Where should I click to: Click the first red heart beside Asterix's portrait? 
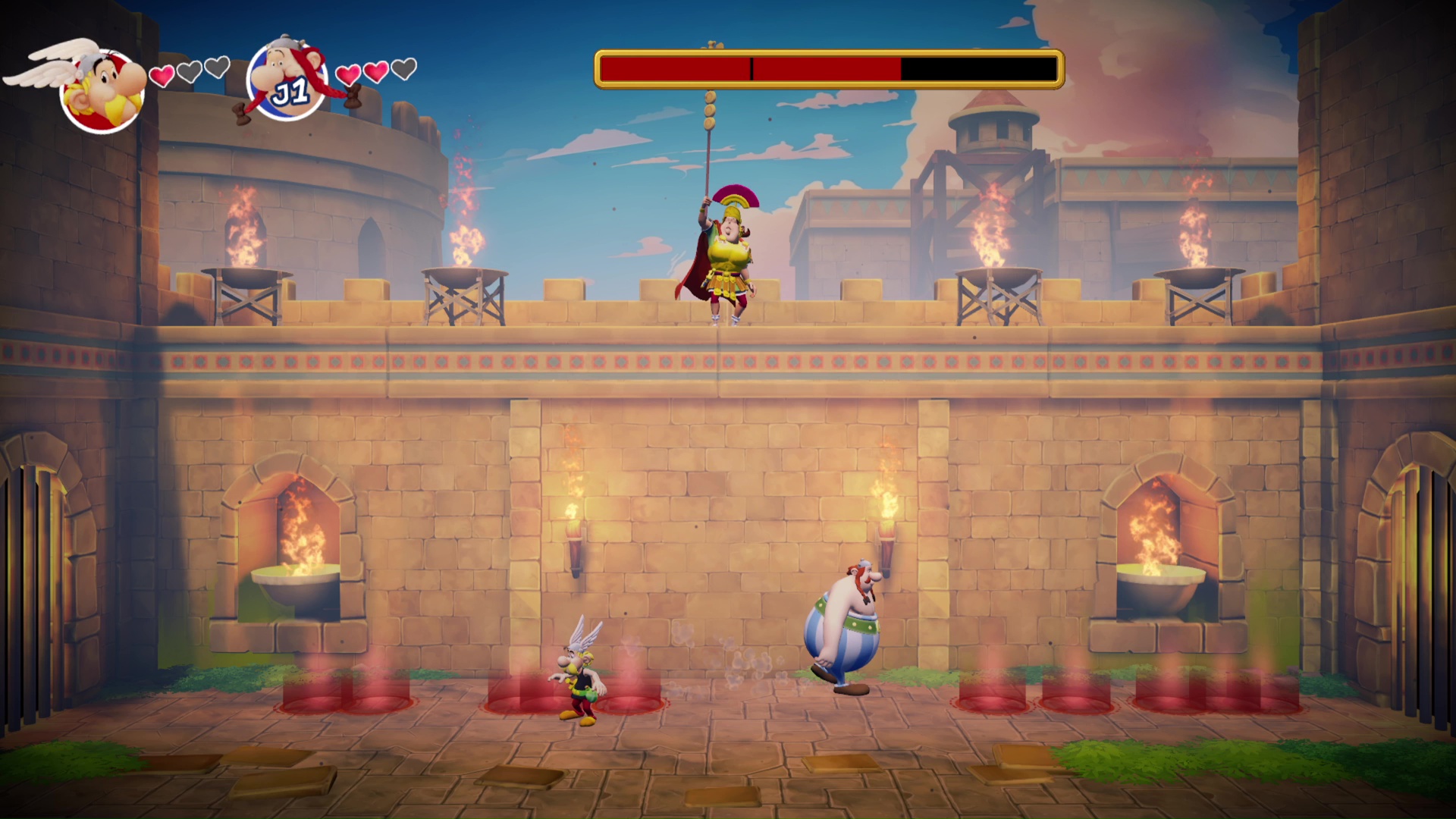click(160, 76)
